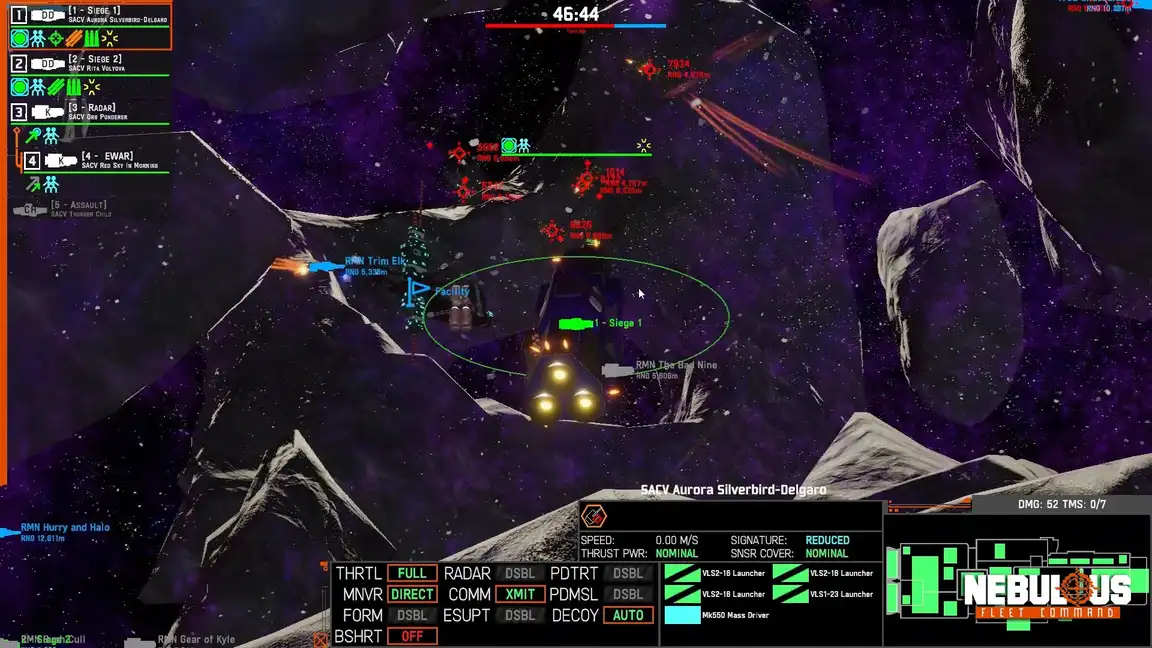
Task: Toggle the PDTRT DSBL point defense button
Action: (x=628, y=574)
